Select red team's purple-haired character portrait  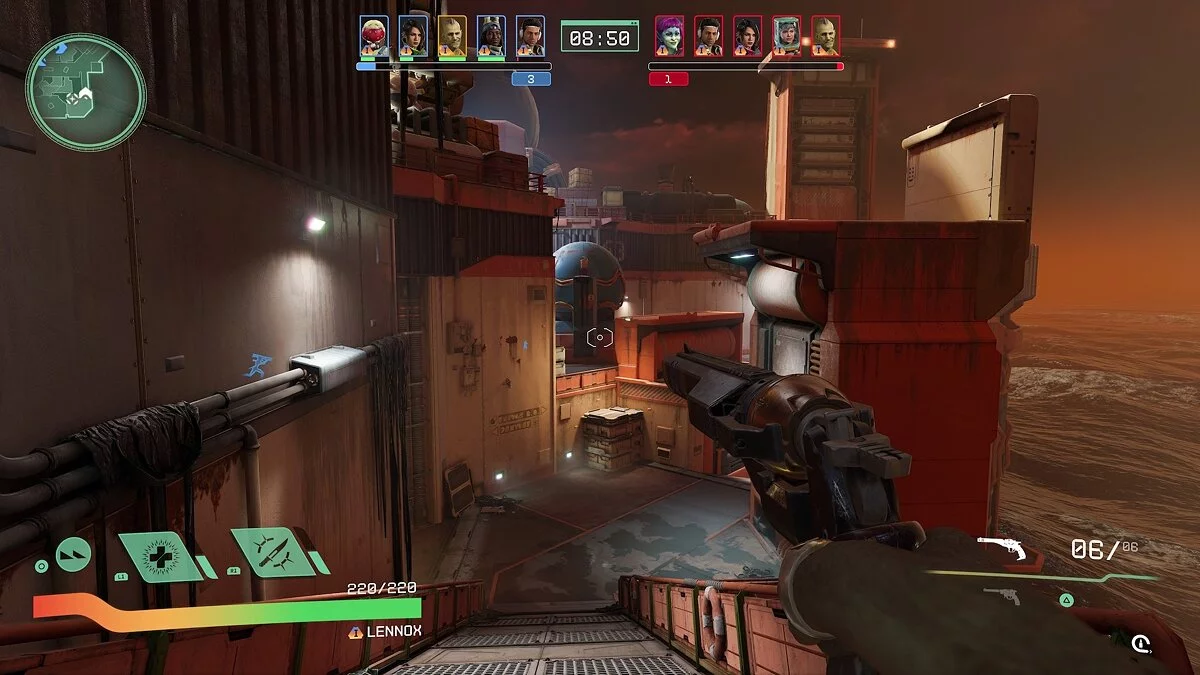[x=669, y=36]
